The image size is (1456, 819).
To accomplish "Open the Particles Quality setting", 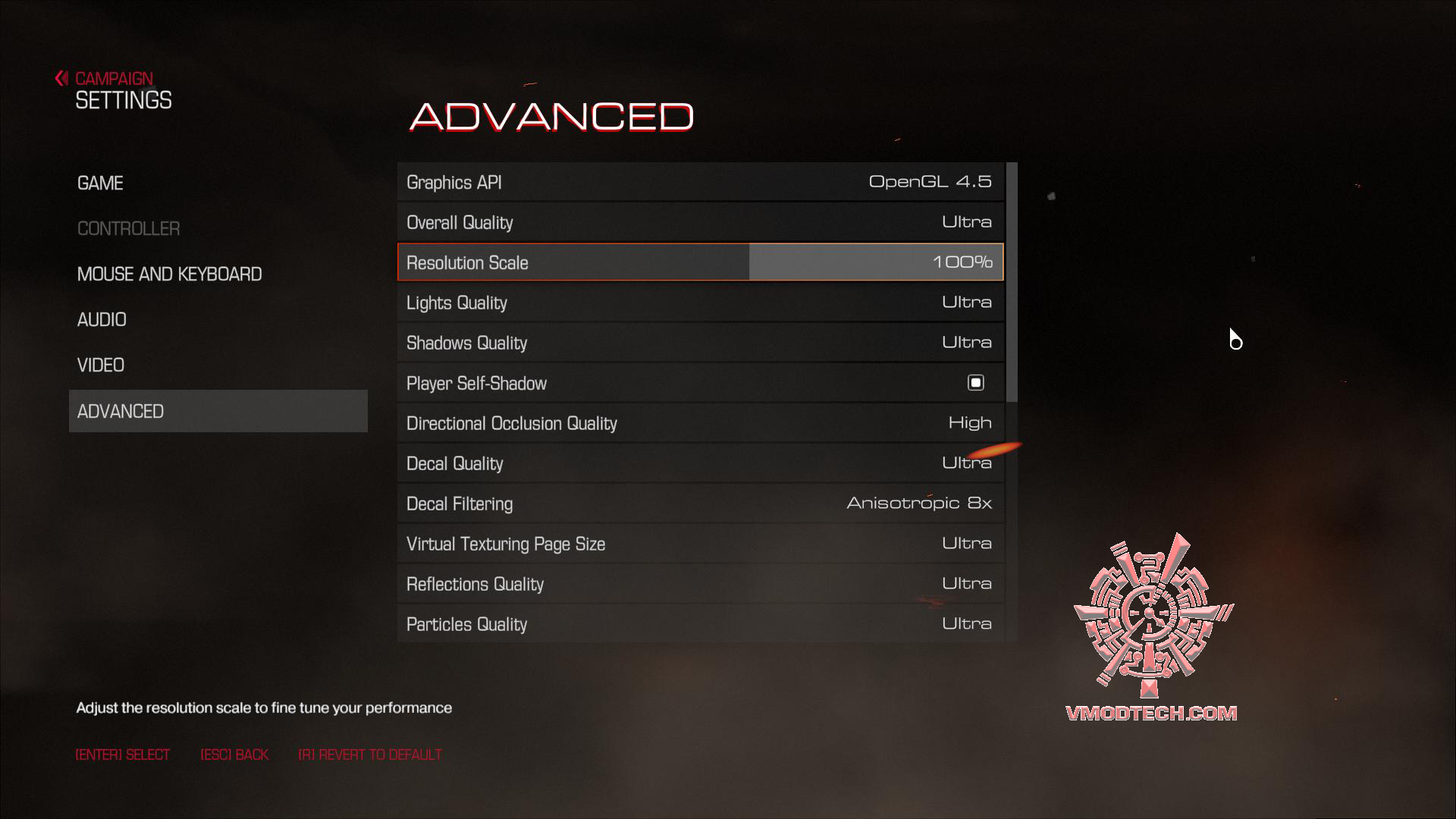I will pos(698,623).
